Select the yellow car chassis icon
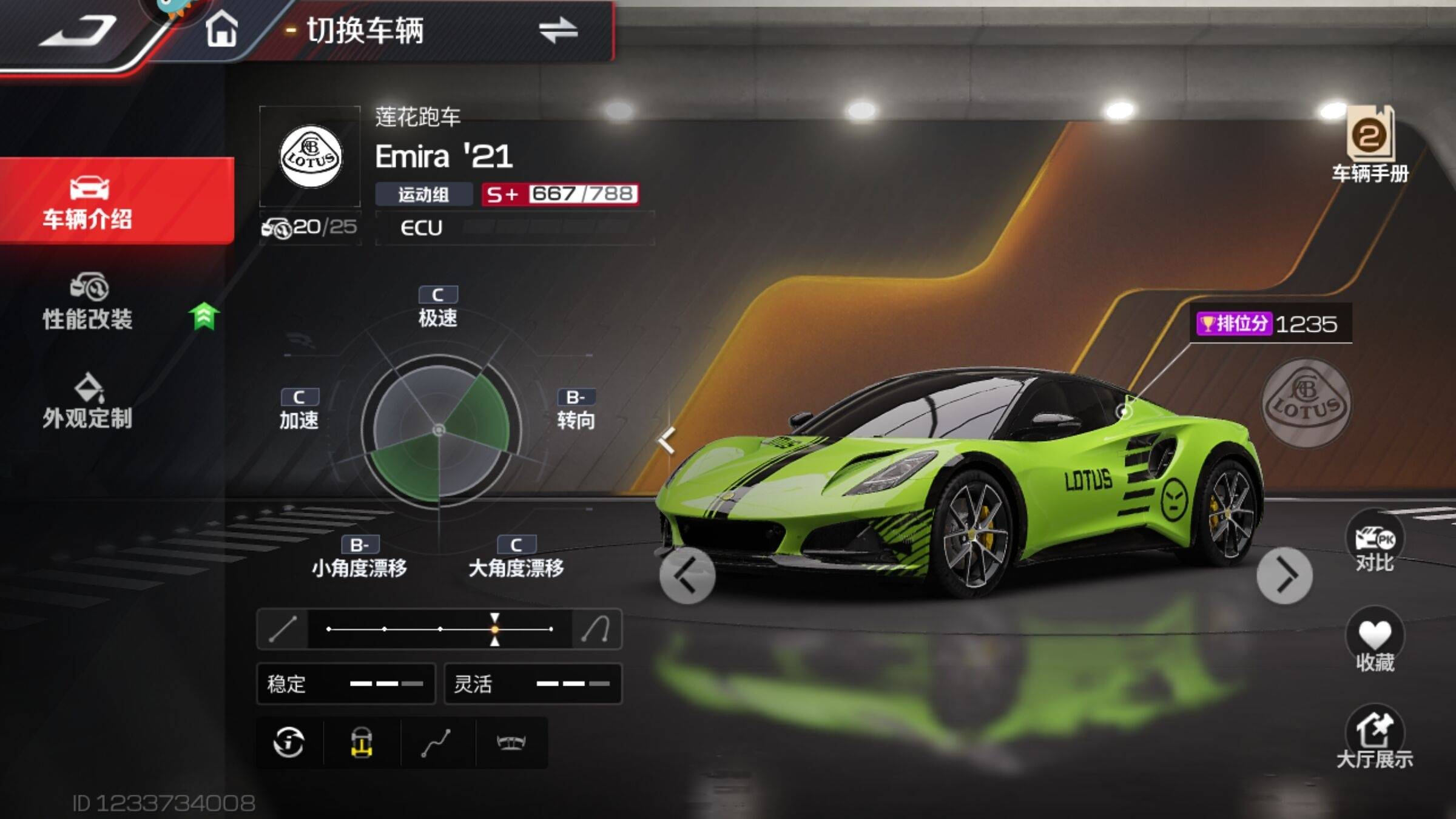Screen dimensions: 1456x819 pos(362,743)
